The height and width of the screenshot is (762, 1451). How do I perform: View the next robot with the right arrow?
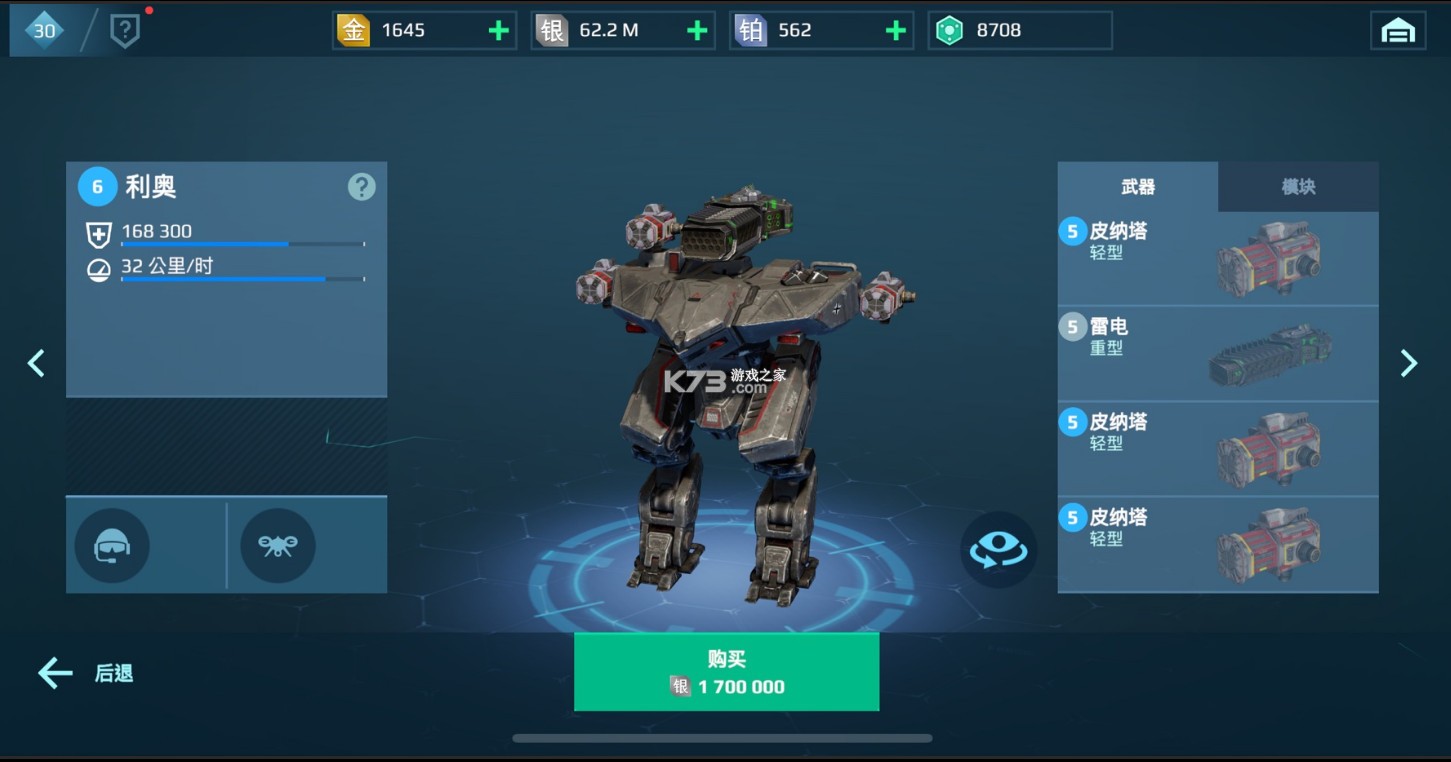(x=1408, y=363)
